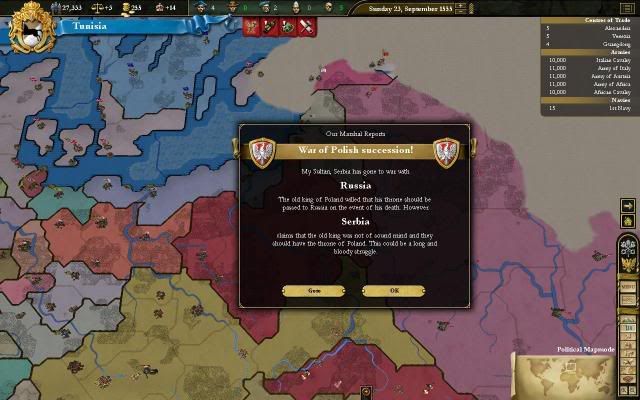This screenshot has height=400, width=640.
Task: Confirm the war report with OK
Action: click(x=394, y=290)
